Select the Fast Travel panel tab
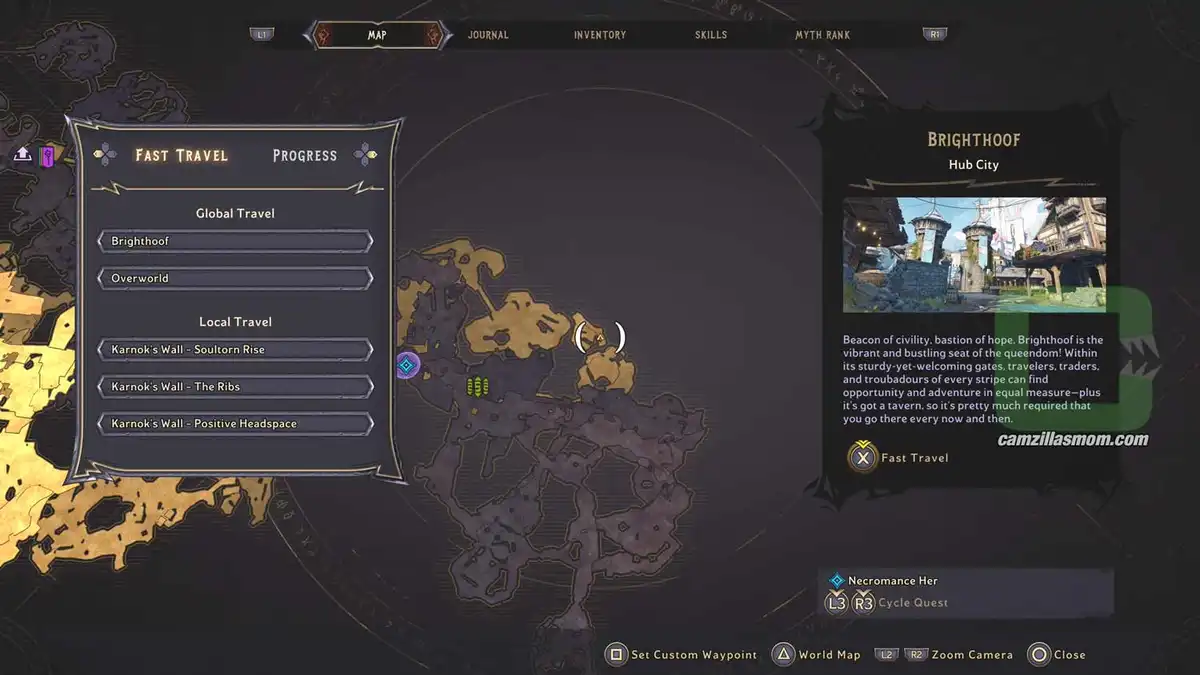This screenshot has width=1200, height=675. (x=181, y=155)
